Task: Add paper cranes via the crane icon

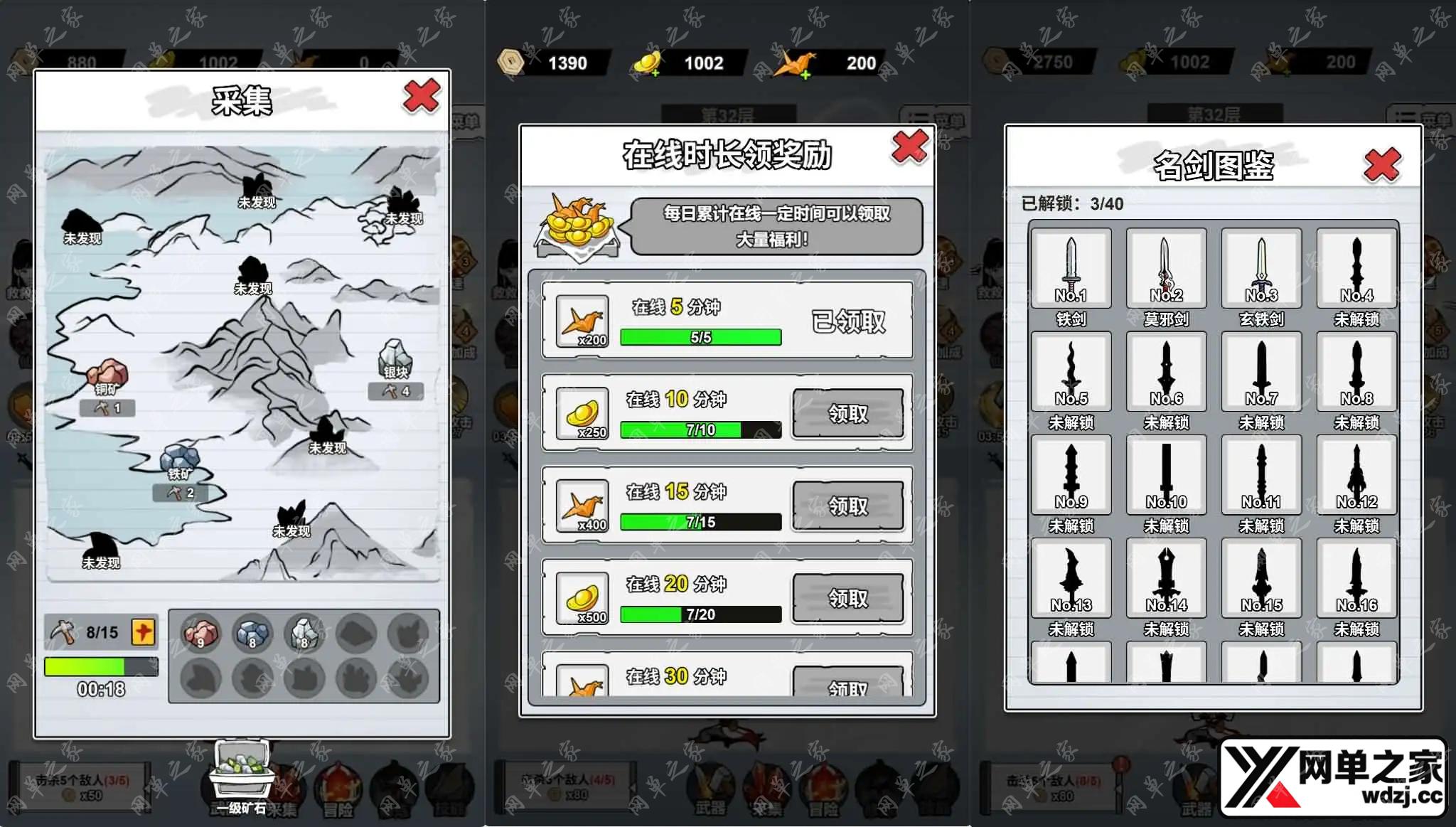Action: click(796, 63)
